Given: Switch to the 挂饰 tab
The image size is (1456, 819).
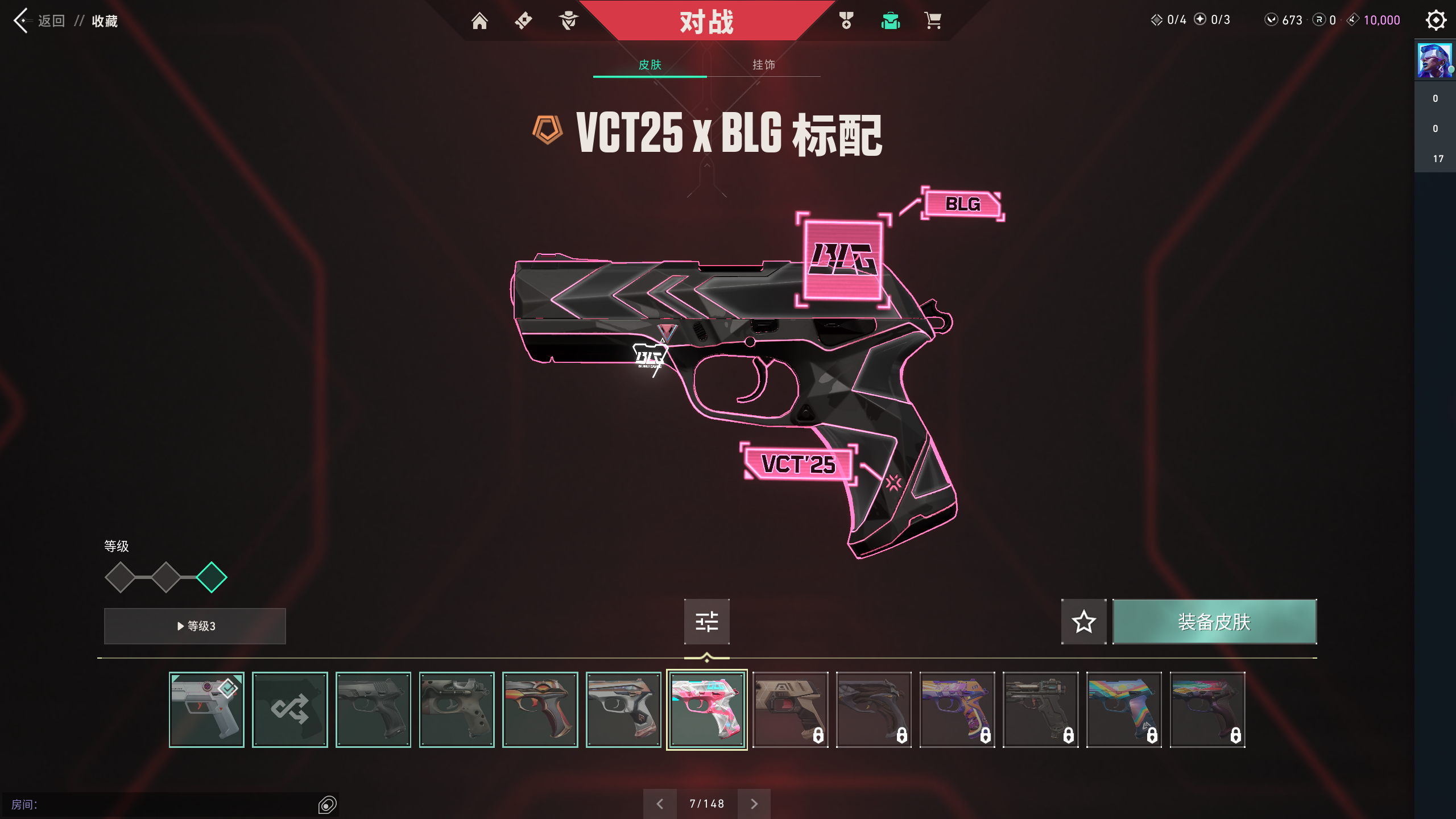Looking at the screenshot, I should pyautogui.click(x=763, y=65).
